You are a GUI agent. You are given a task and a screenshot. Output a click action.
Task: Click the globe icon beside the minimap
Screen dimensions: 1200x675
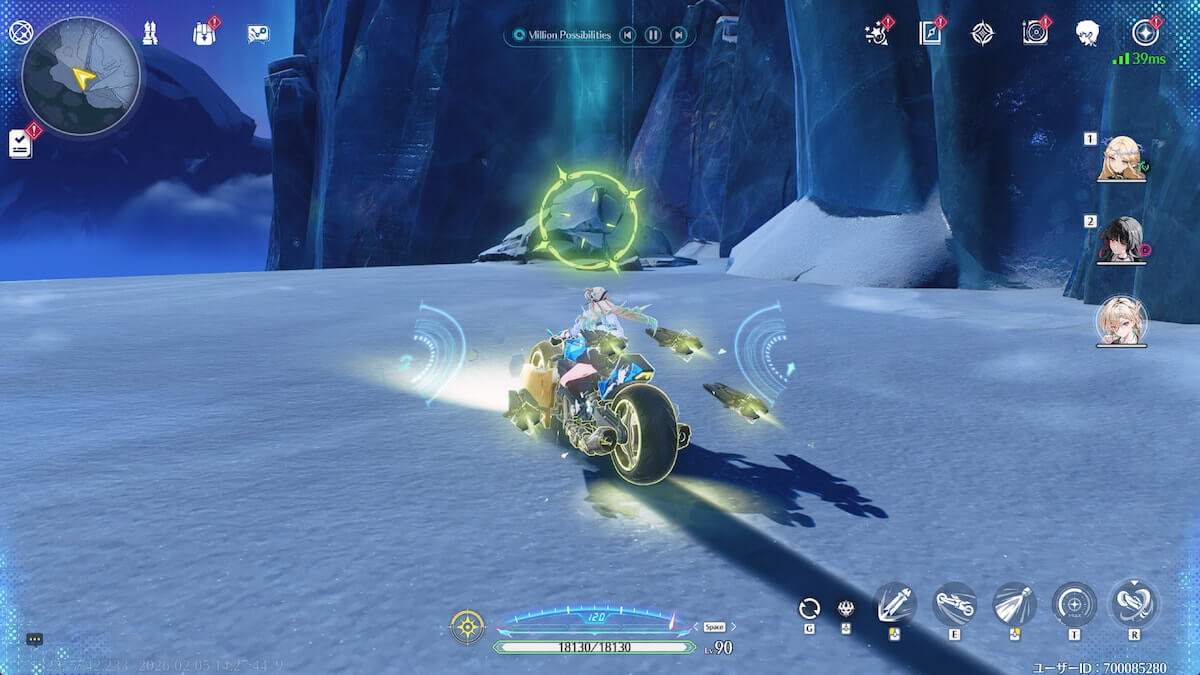(x=20, y=32)
